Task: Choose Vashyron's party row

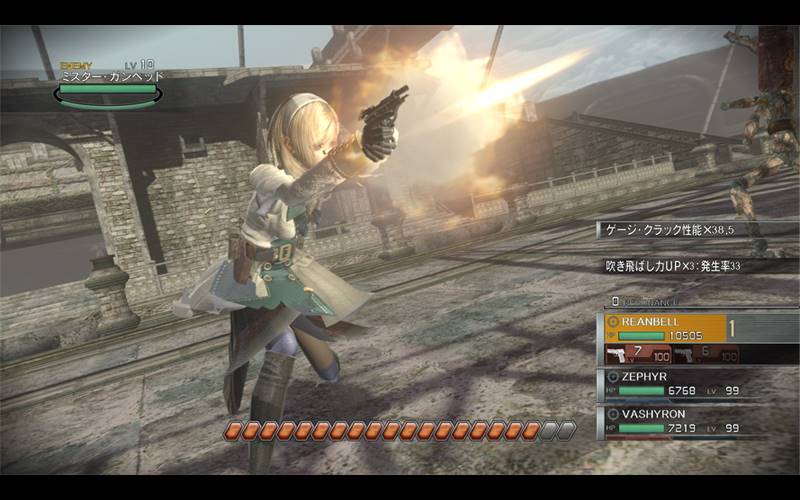Action: [680, 421]
